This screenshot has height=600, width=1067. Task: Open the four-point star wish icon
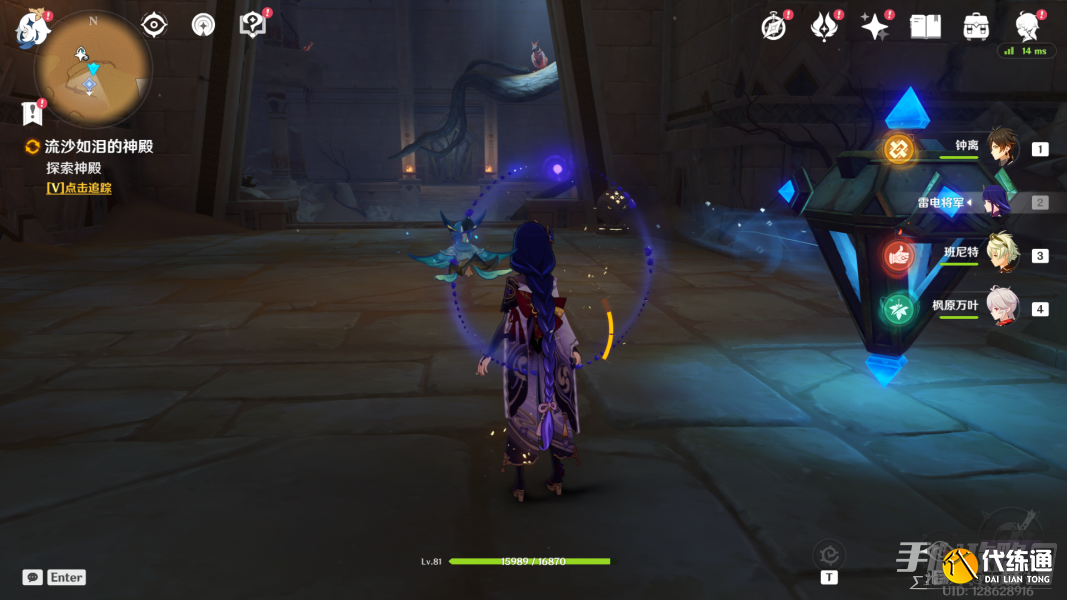[x=875, y=27]
